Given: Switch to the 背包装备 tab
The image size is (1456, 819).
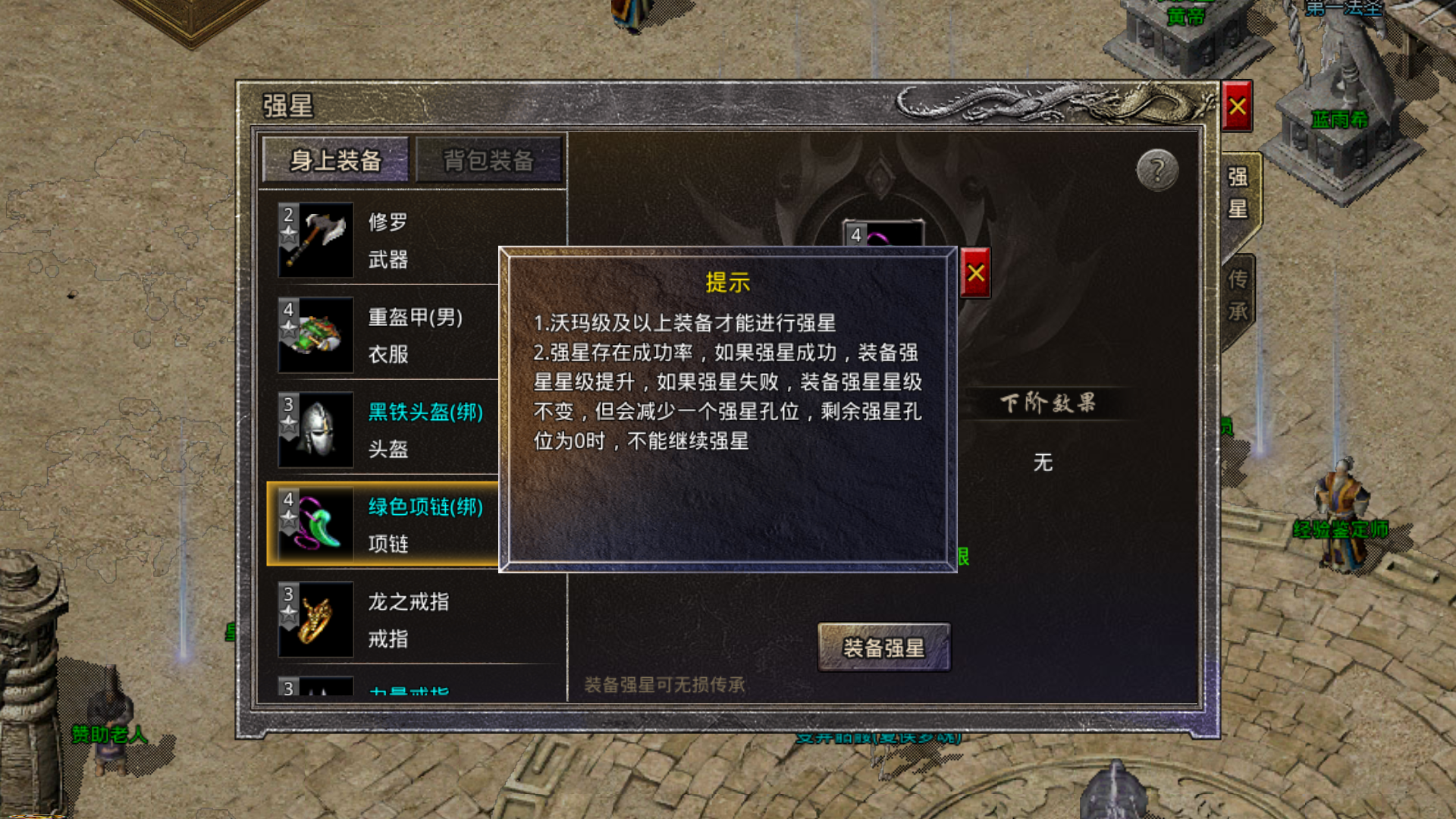Looking at the screenshot, I should 488,160.
